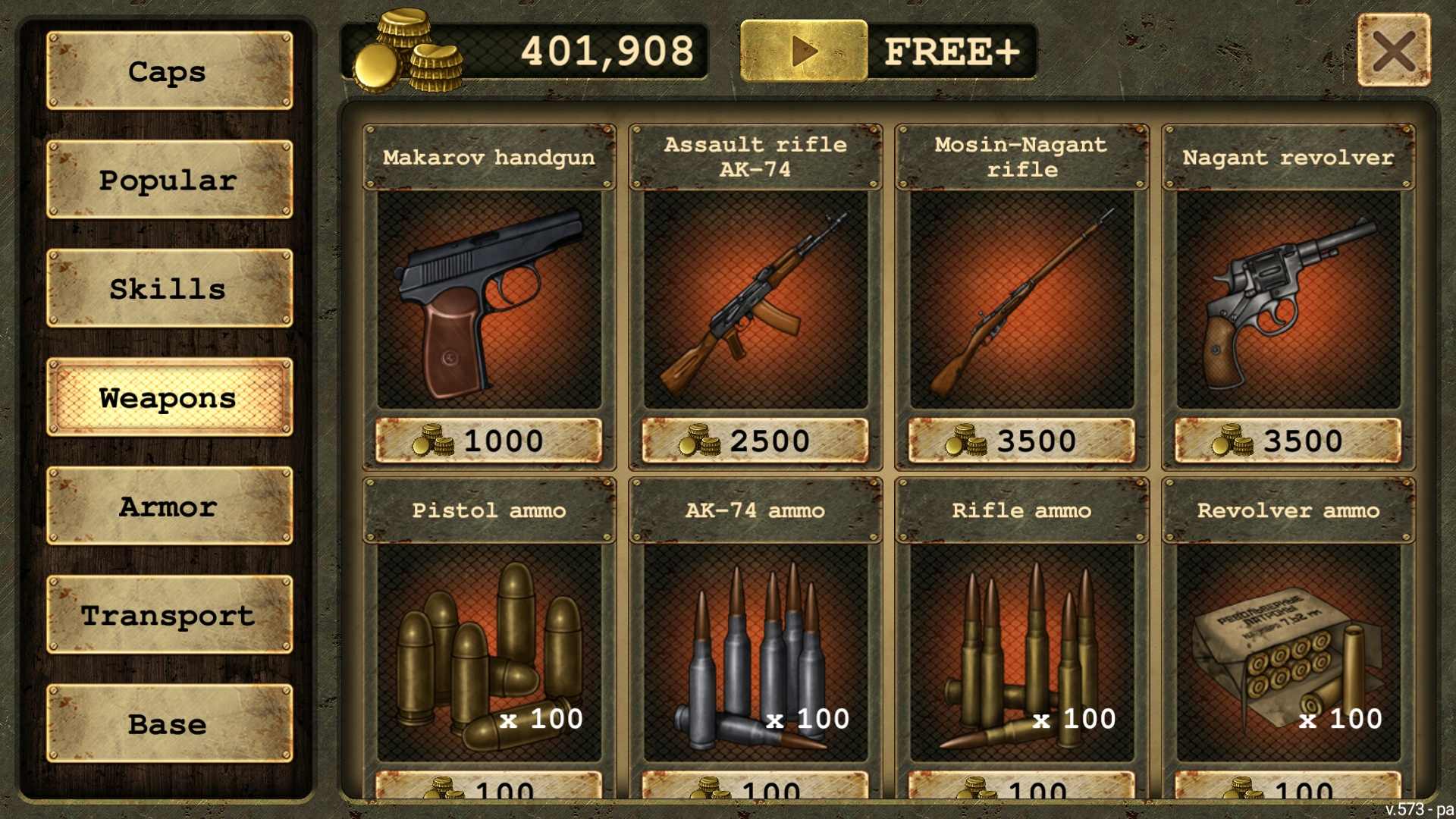Click the bottle caps pile icon
1456x819 pixels.
click(408, 52)
